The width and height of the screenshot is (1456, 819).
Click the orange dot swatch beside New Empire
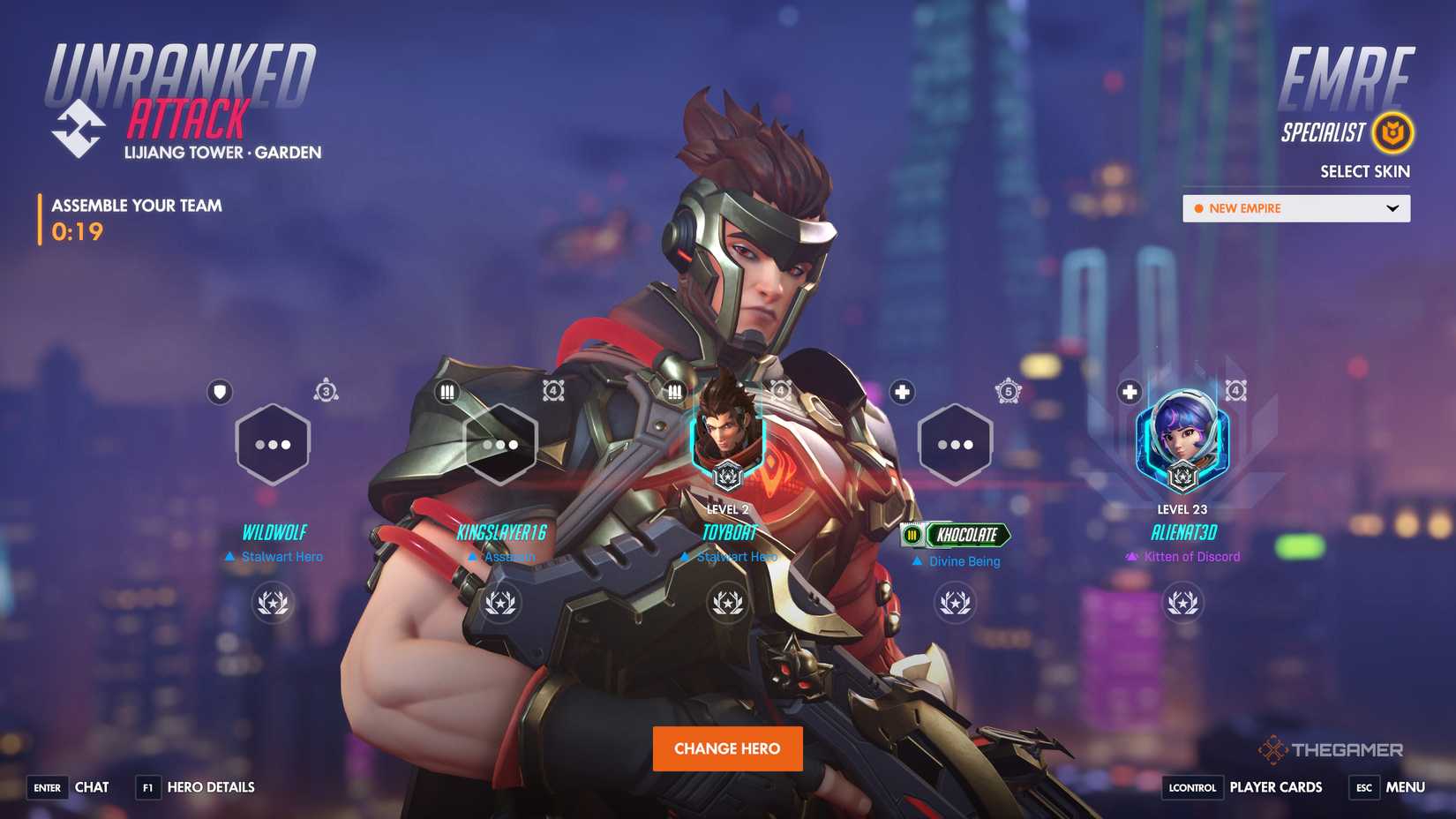click(x=1198, y=208)
